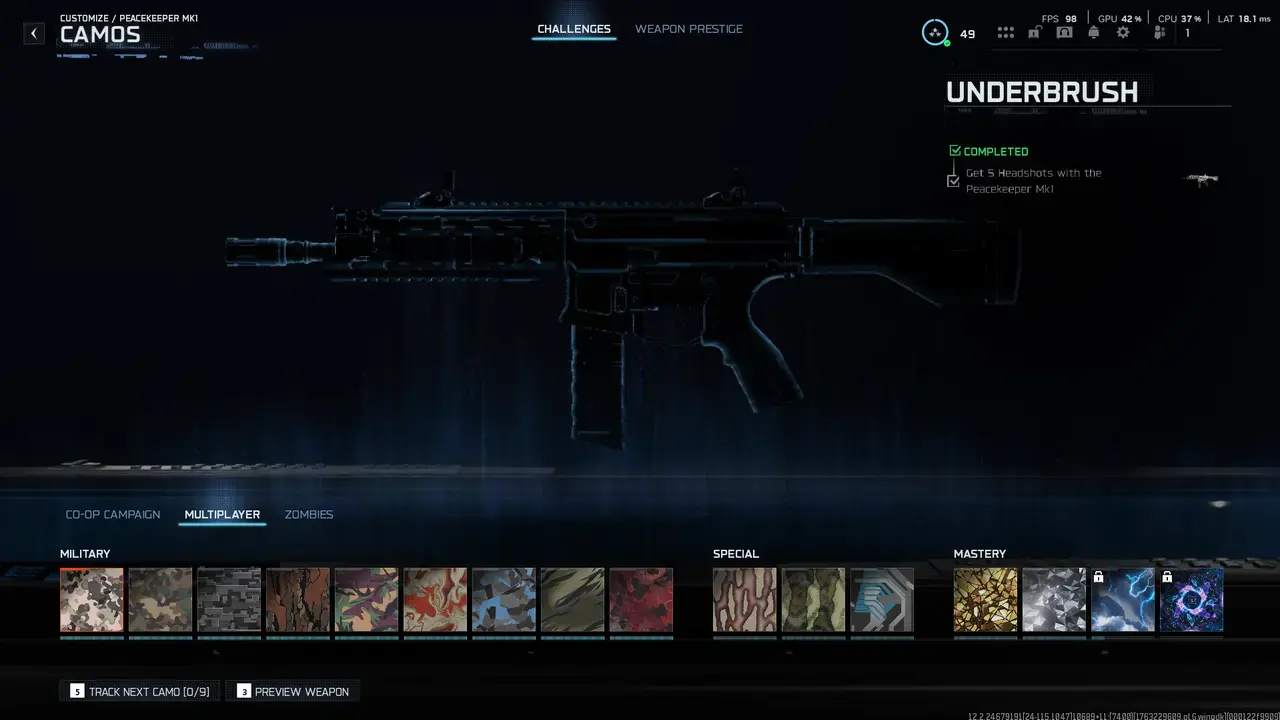Image resolution: width=1280 pixels, height=720 pixels.
Task: Switch to the MULTIPLAYER camo tab
Action: pos(221,514)
